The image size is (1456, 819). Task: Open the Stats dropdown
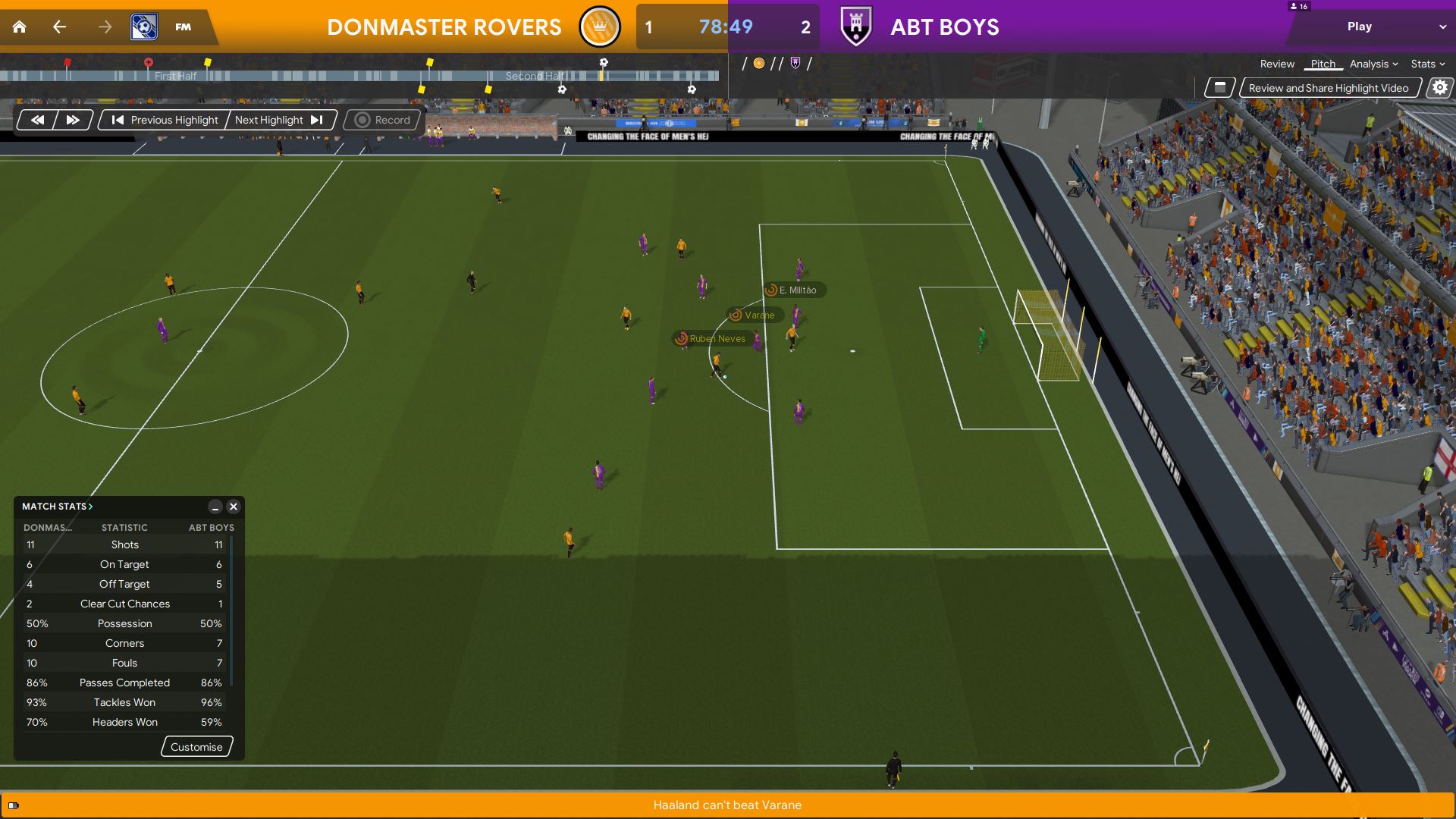pos(1427,64)
